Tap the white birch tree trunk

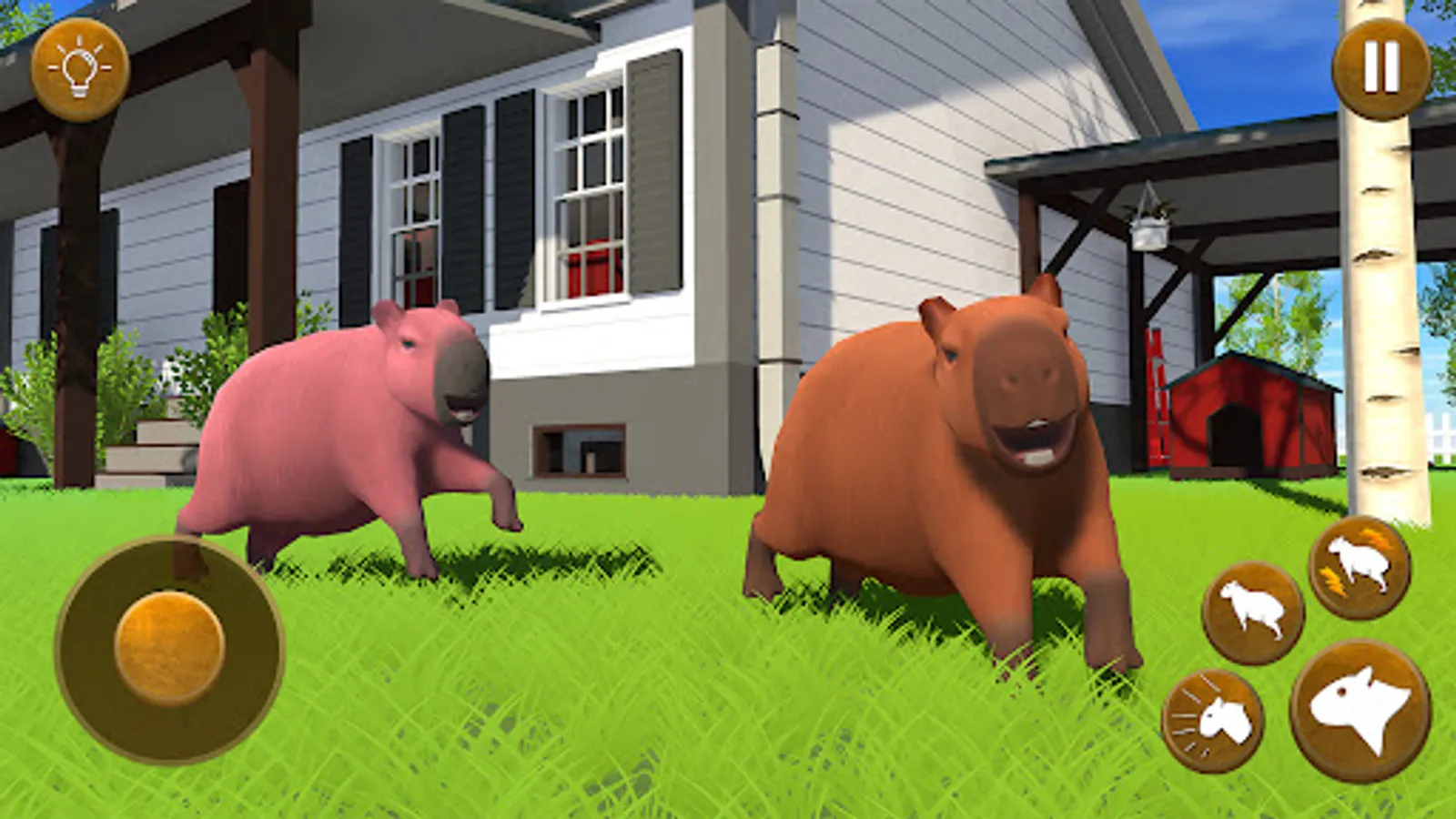(x=1374, y=273)
